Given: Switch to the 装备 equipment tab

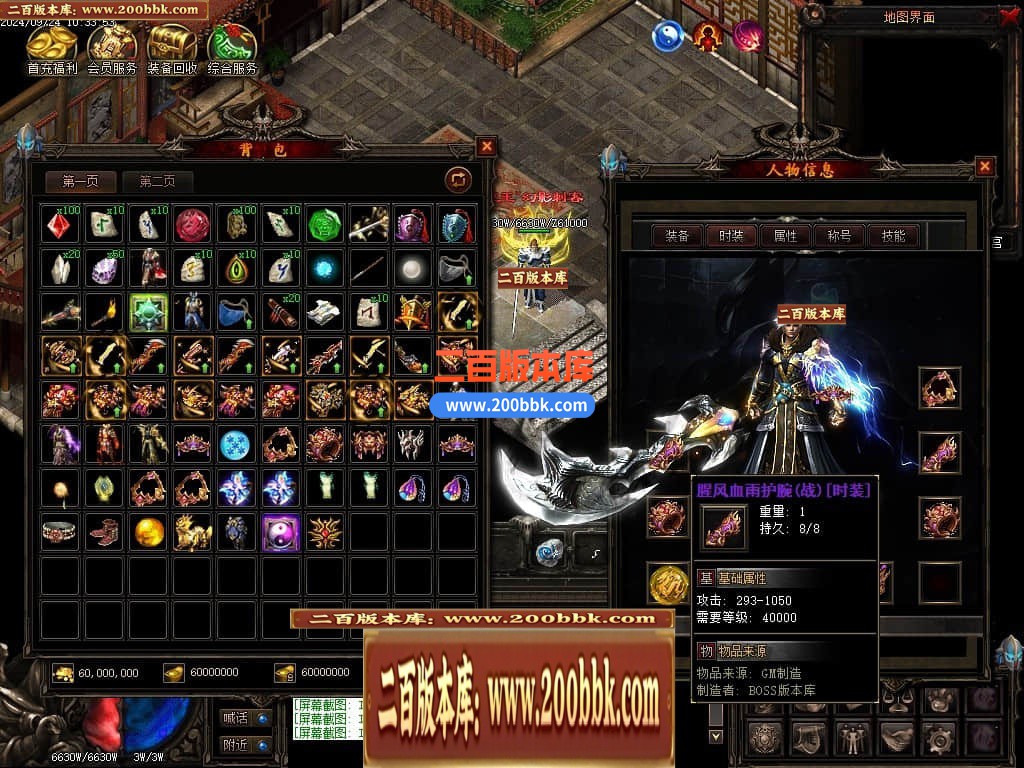Looking at the screenshot, I should (677, 236).
